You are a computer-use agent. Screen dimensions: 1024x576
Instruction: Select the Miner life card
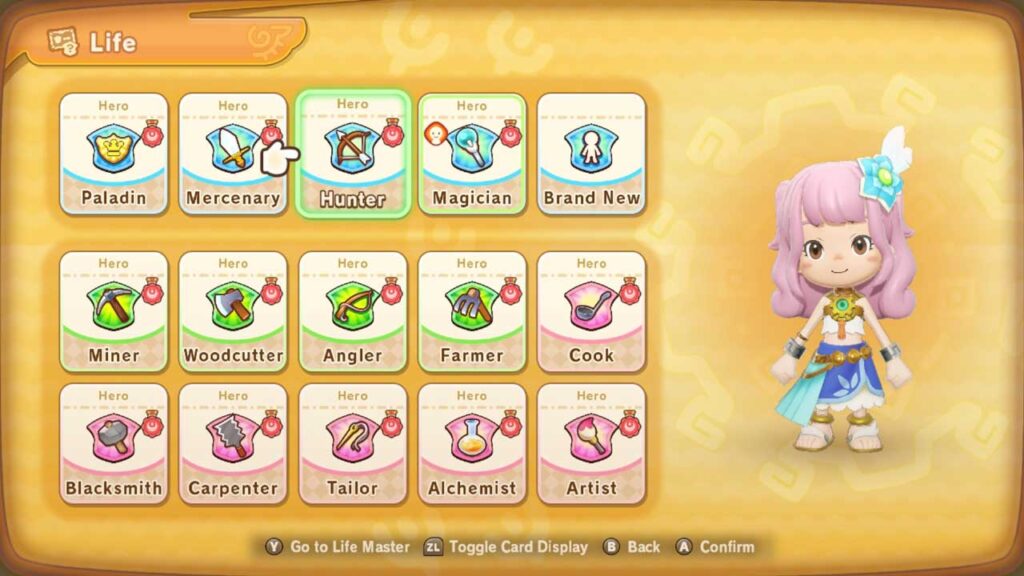coord(113,311)
